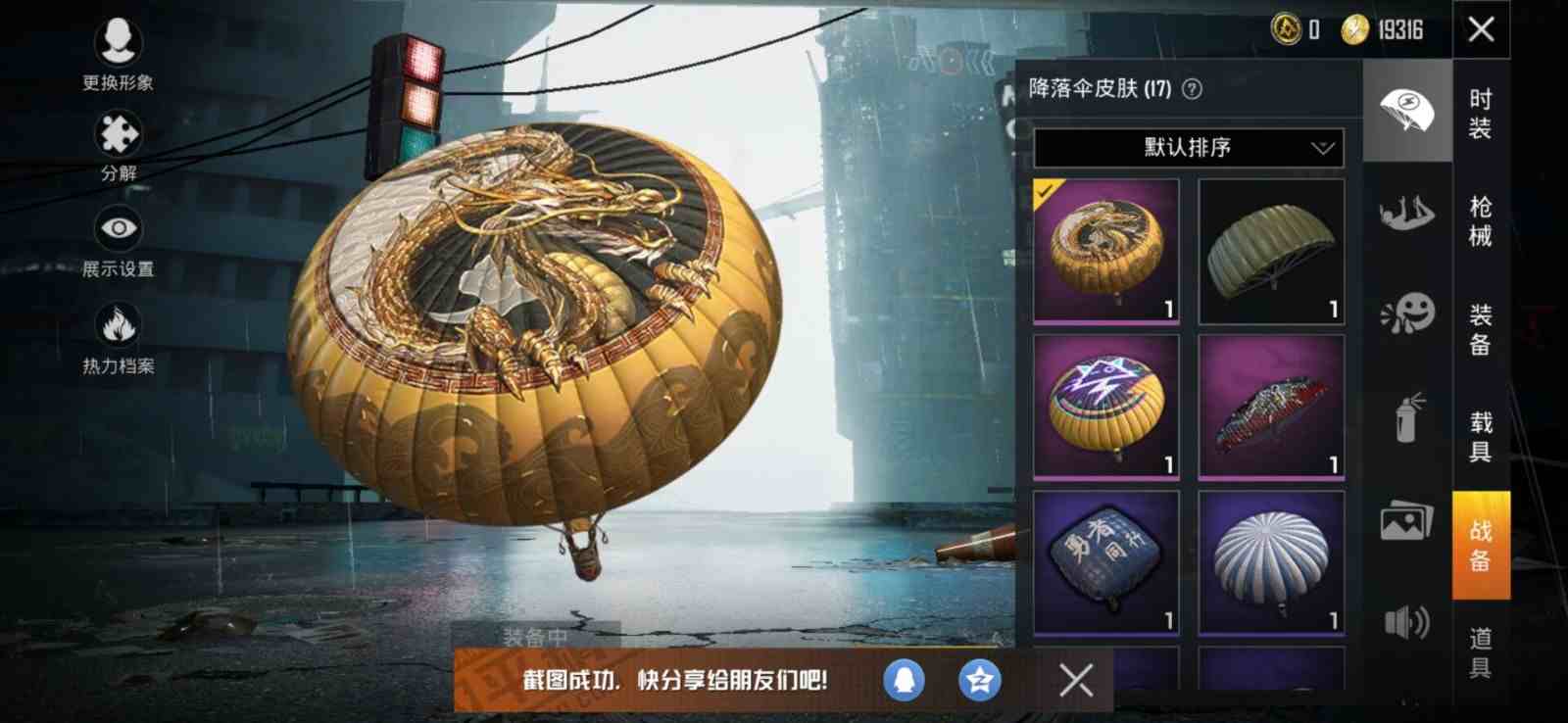Open 展示设置 display settings eye icon
Screen dimensions: 1568x723
coord(118,242)
